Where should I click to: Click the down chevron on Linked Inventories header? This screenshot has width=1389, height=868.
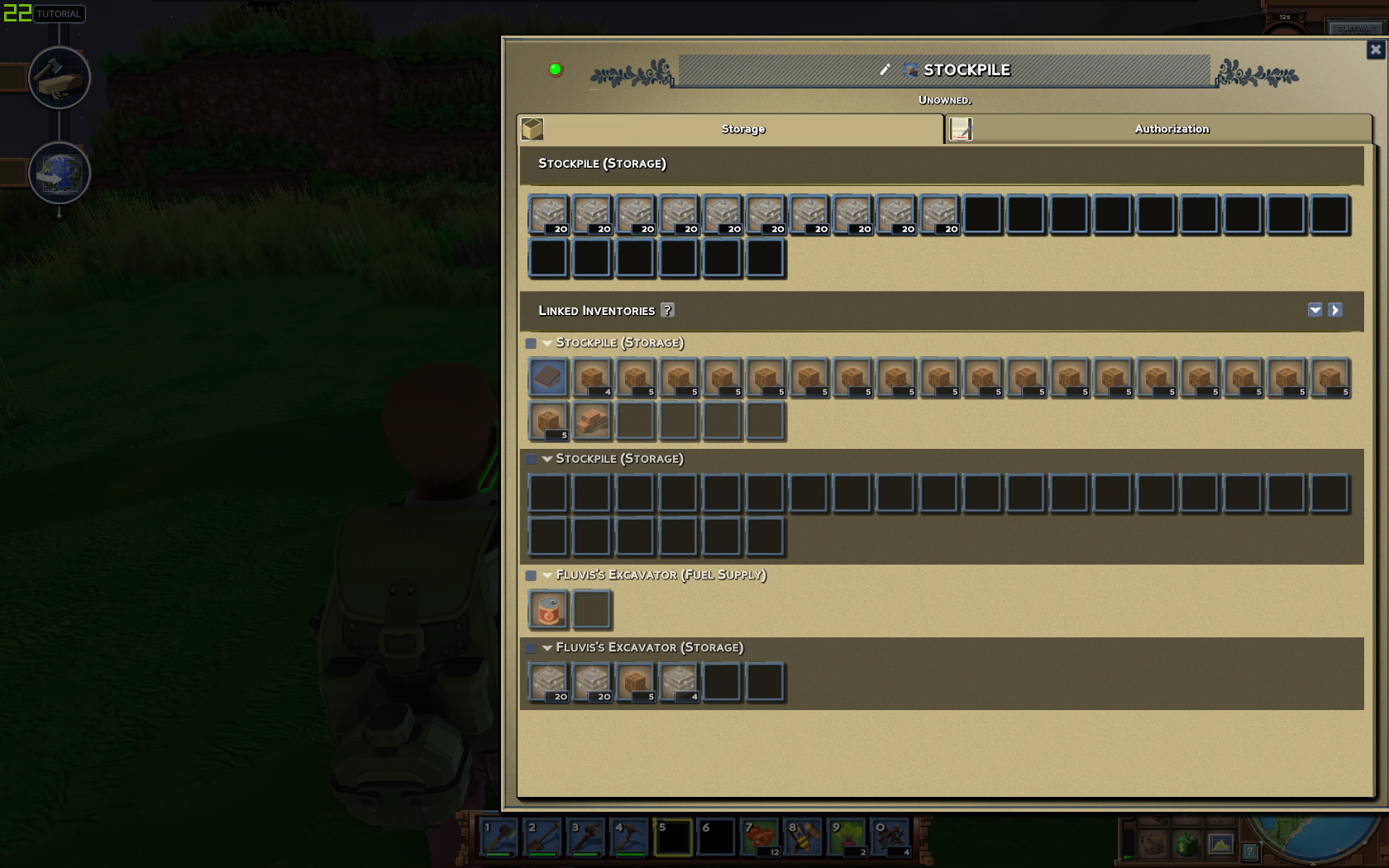1315,310
